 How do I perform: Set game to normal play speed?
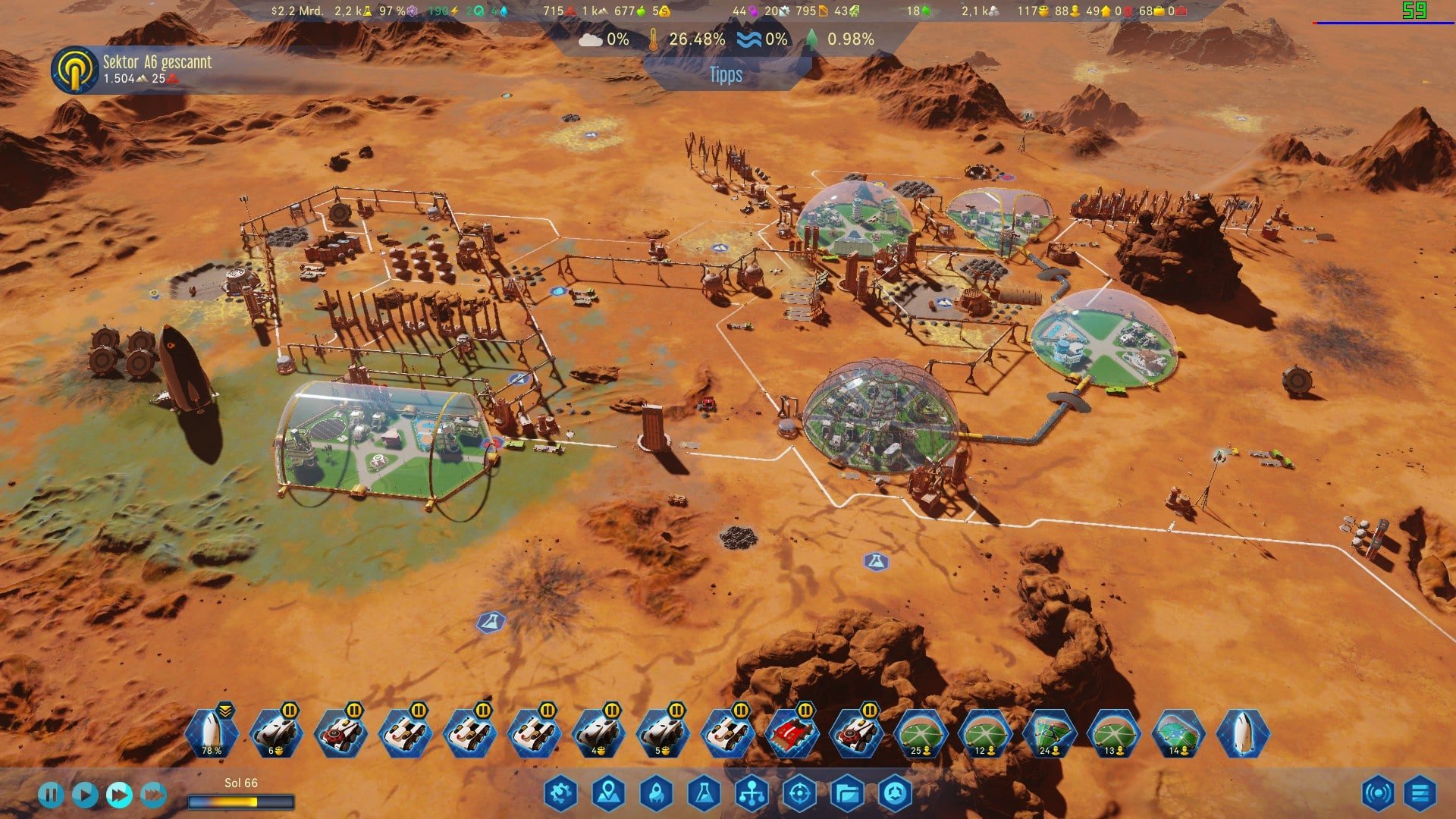(85, 795)
